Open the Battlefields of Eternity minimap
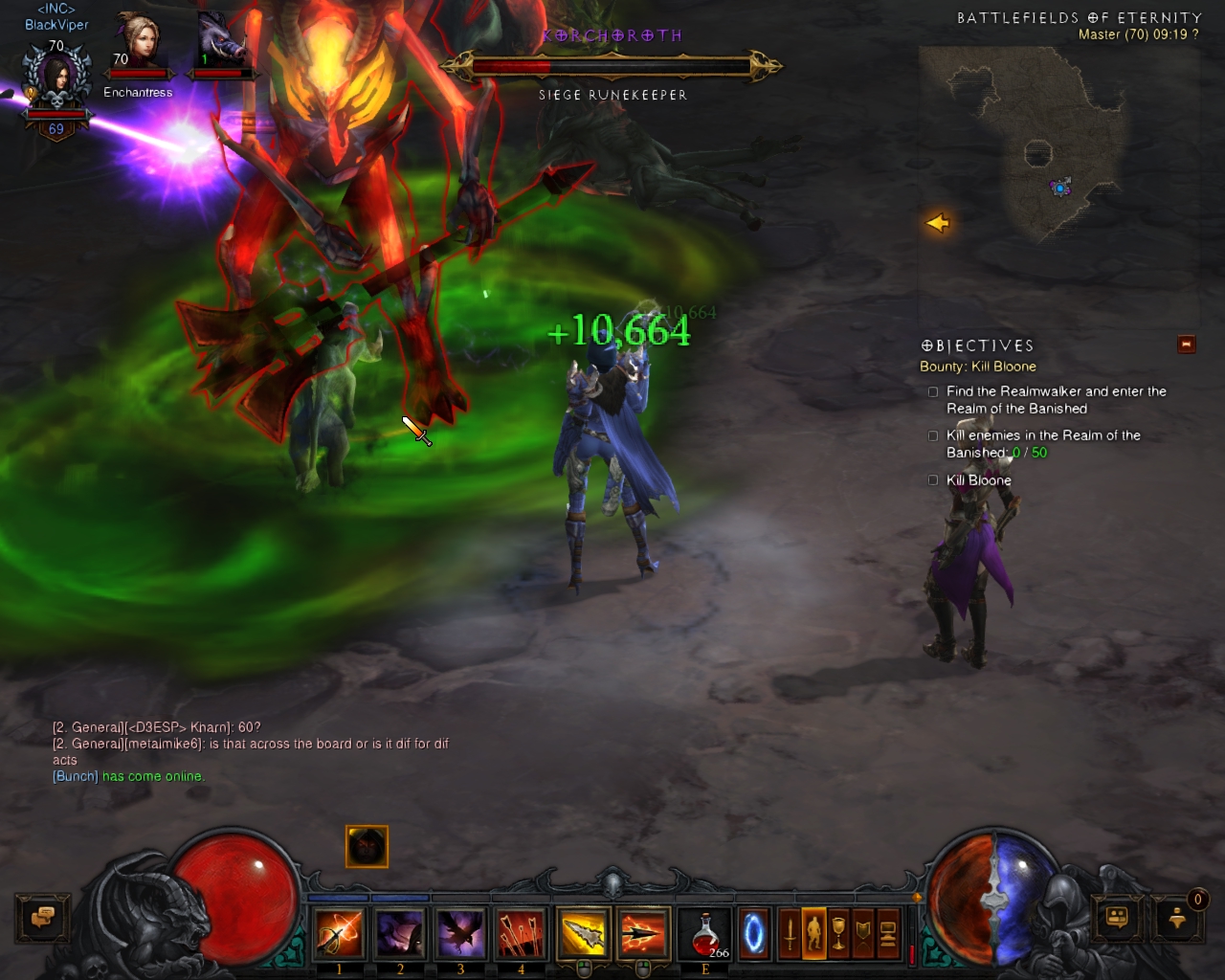This screenshot has height=980, width=1225. [1058, 172]
